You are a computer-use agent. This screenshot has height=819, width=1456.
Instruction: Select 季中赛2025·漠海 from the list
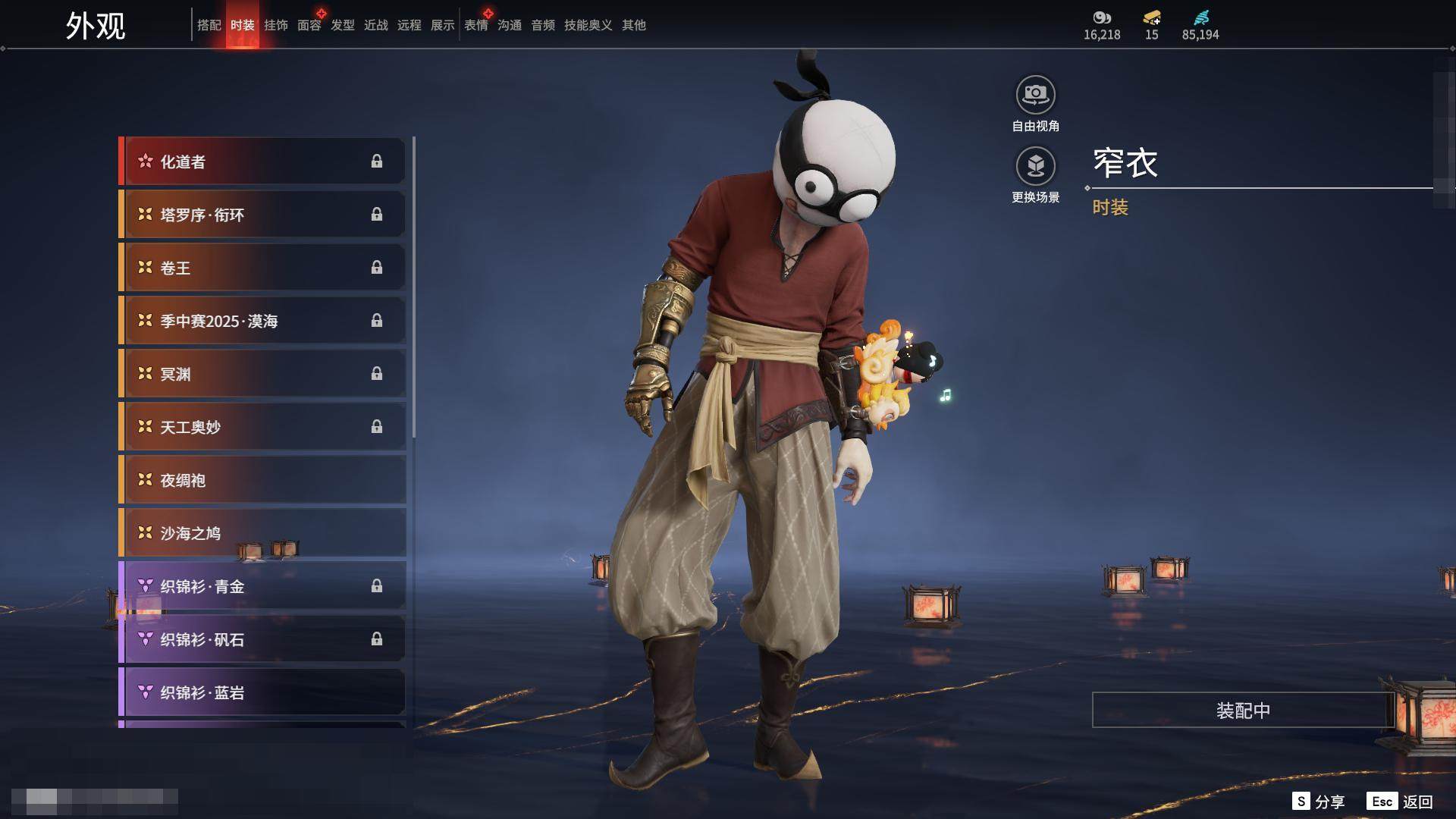point(262,321)
